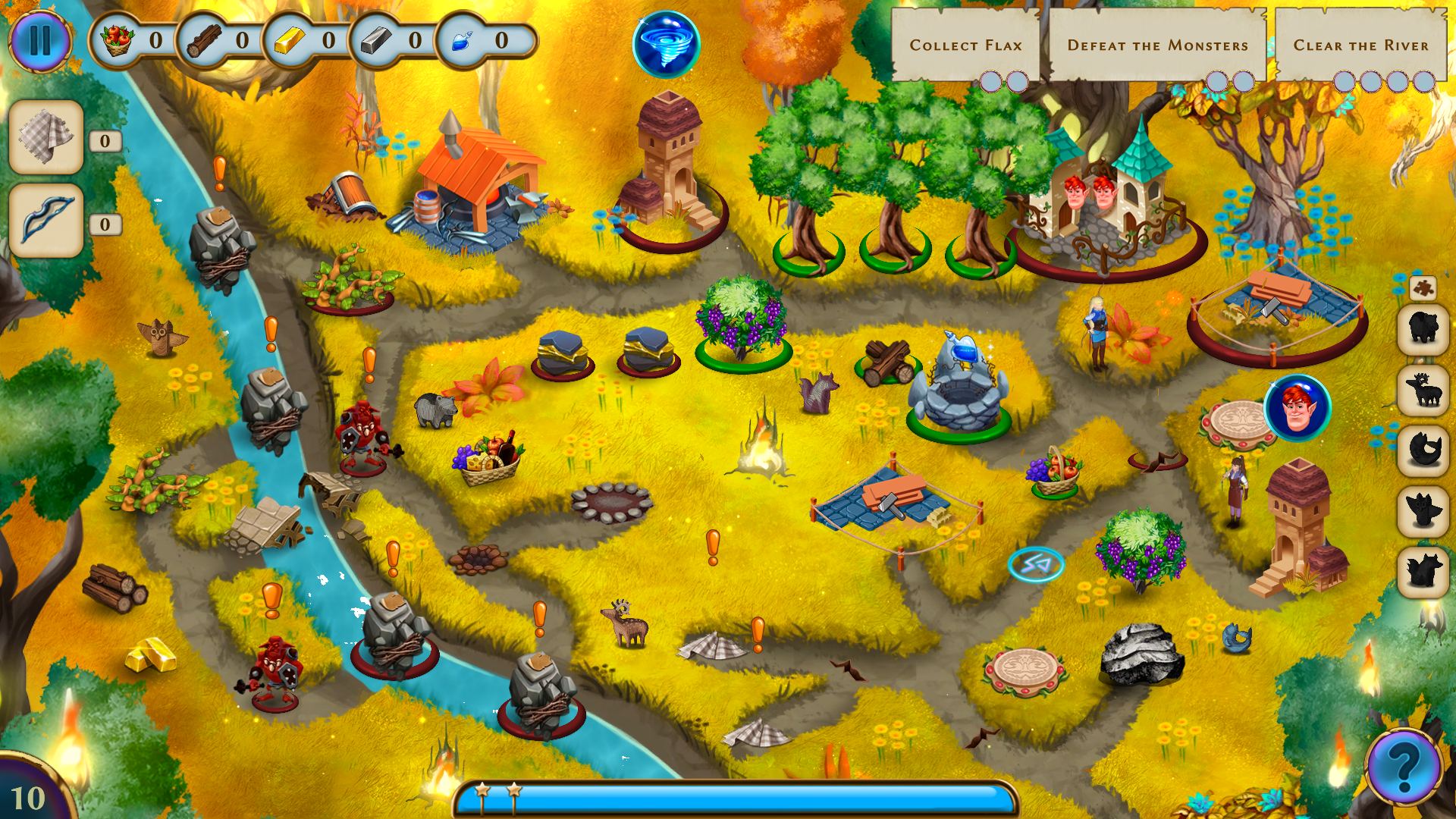
Task: Select the blue mana potion resource counter
Action: tap(459, 38)
